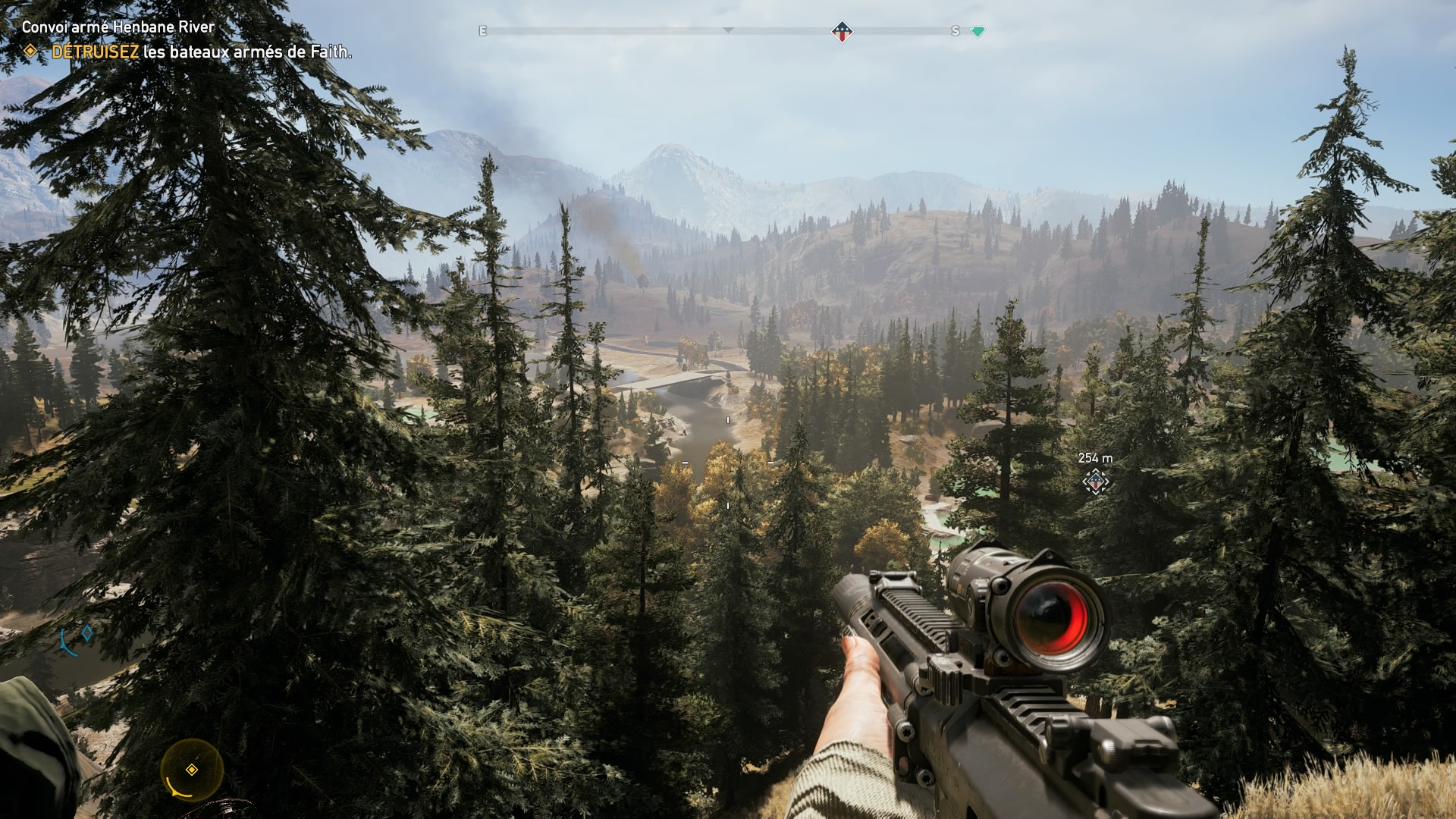Click the DÉTRUISEZ les bateaux armés objective
This screenshot has width=1456, height=819.
pyautogui.click(x=201, y=52)
